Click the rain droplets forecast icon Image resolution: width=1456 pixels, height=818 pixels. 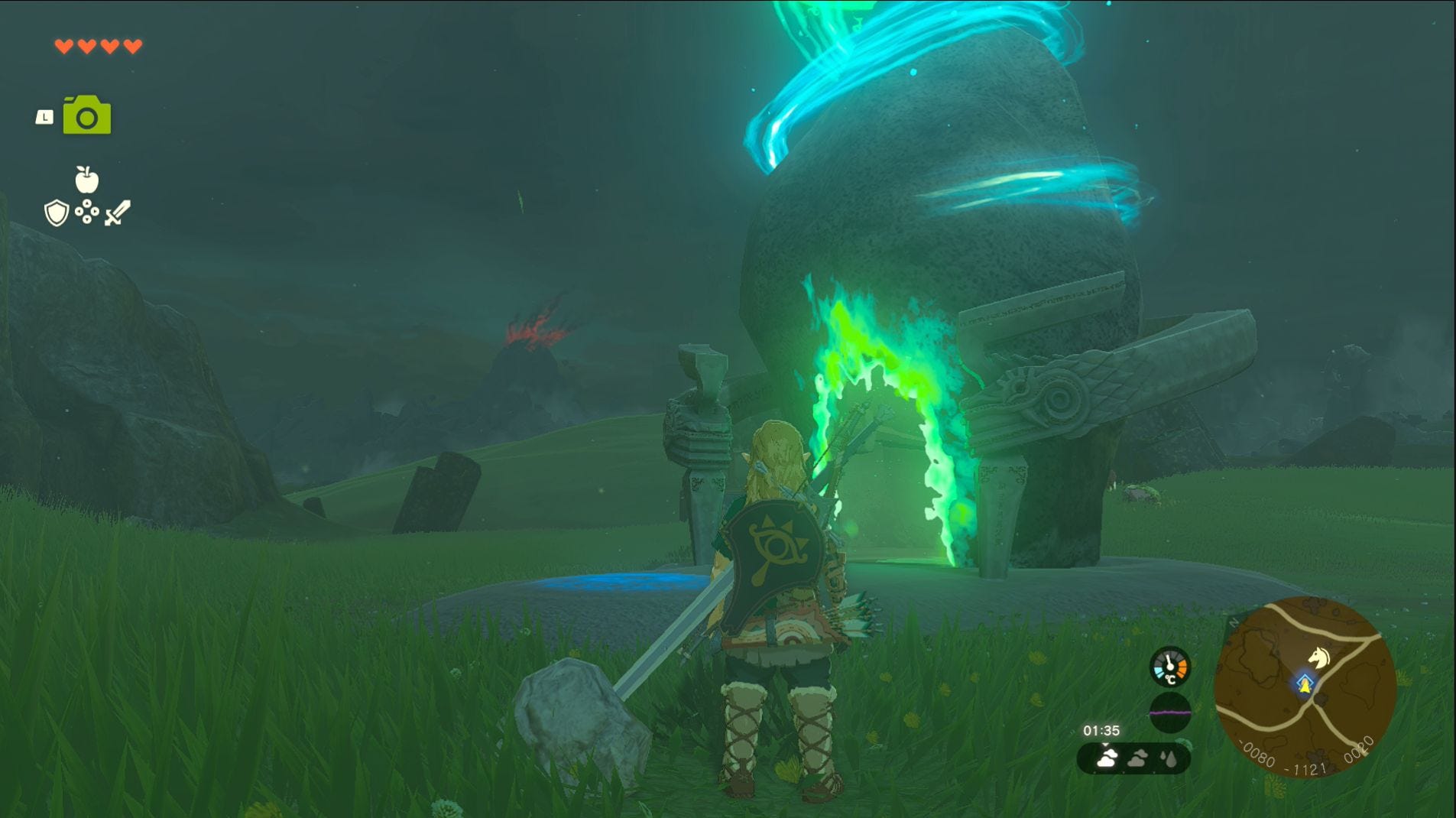[x=1168, y=759]
